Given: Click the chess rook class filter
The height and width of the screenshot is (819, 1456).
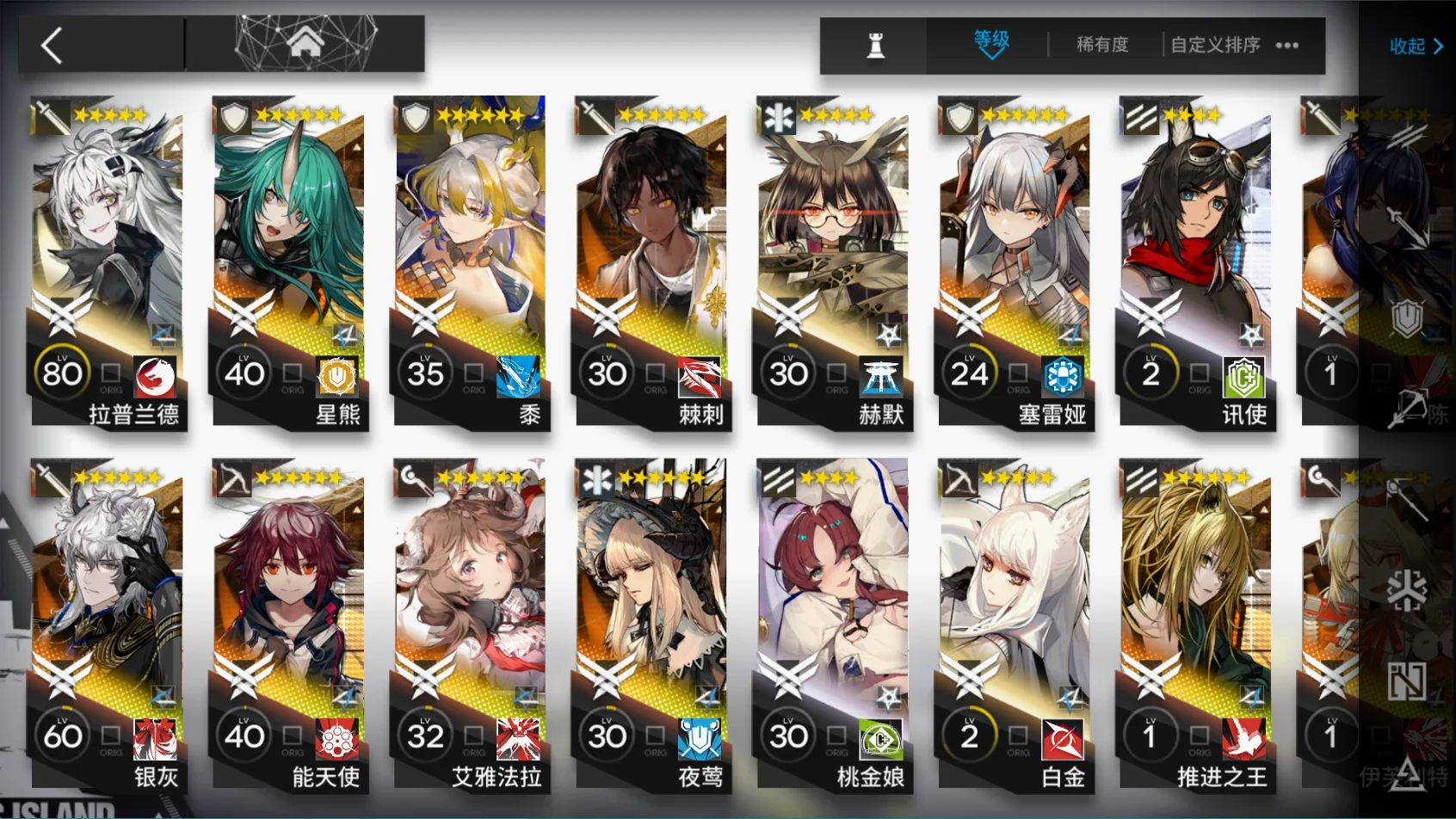Looking at the screenshot, I should coord(875,45).
